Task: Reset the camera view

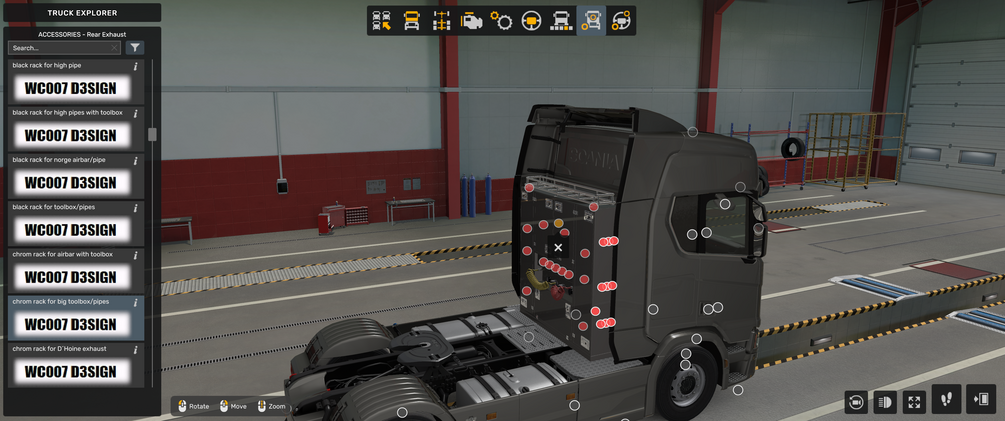Action: tap(855, 402)
